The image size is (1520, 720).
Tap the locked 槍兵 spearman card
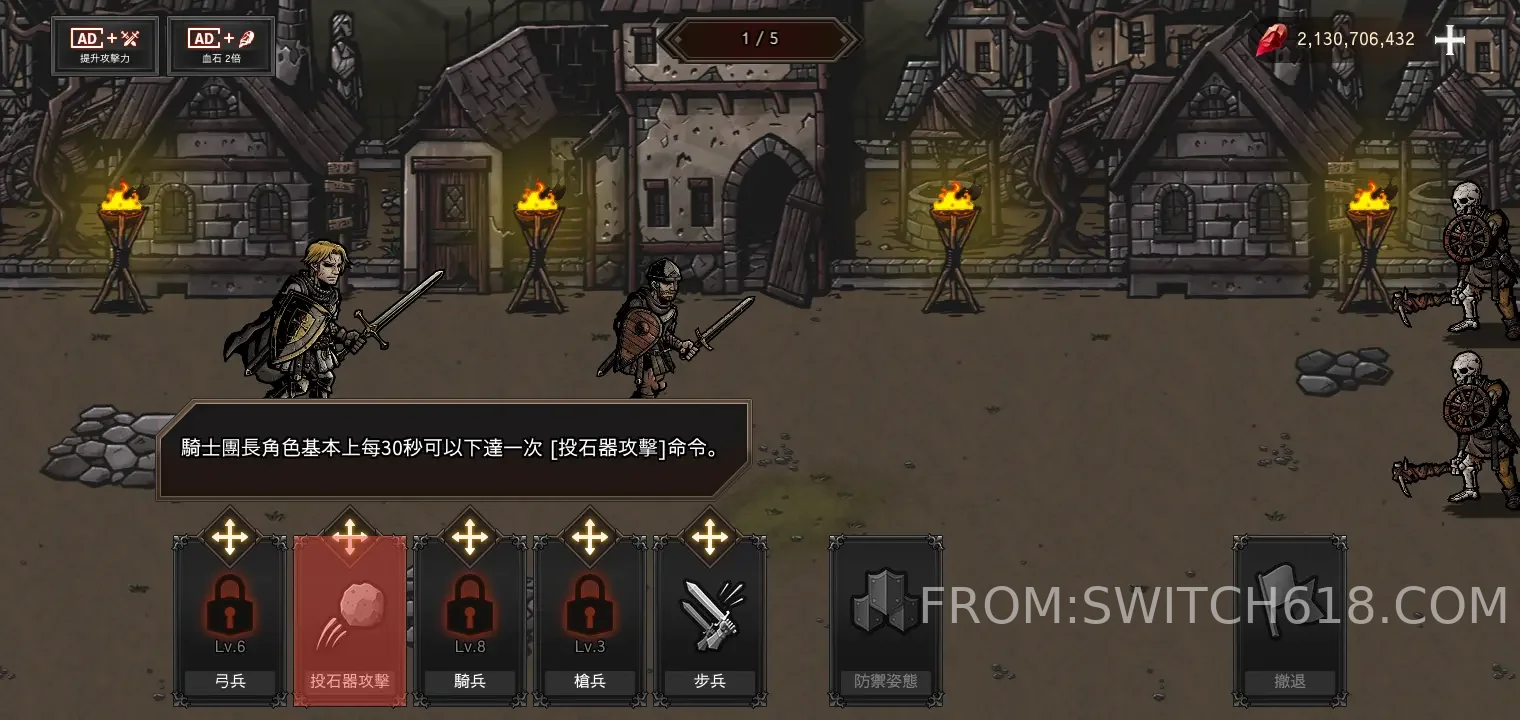(590, 620)
